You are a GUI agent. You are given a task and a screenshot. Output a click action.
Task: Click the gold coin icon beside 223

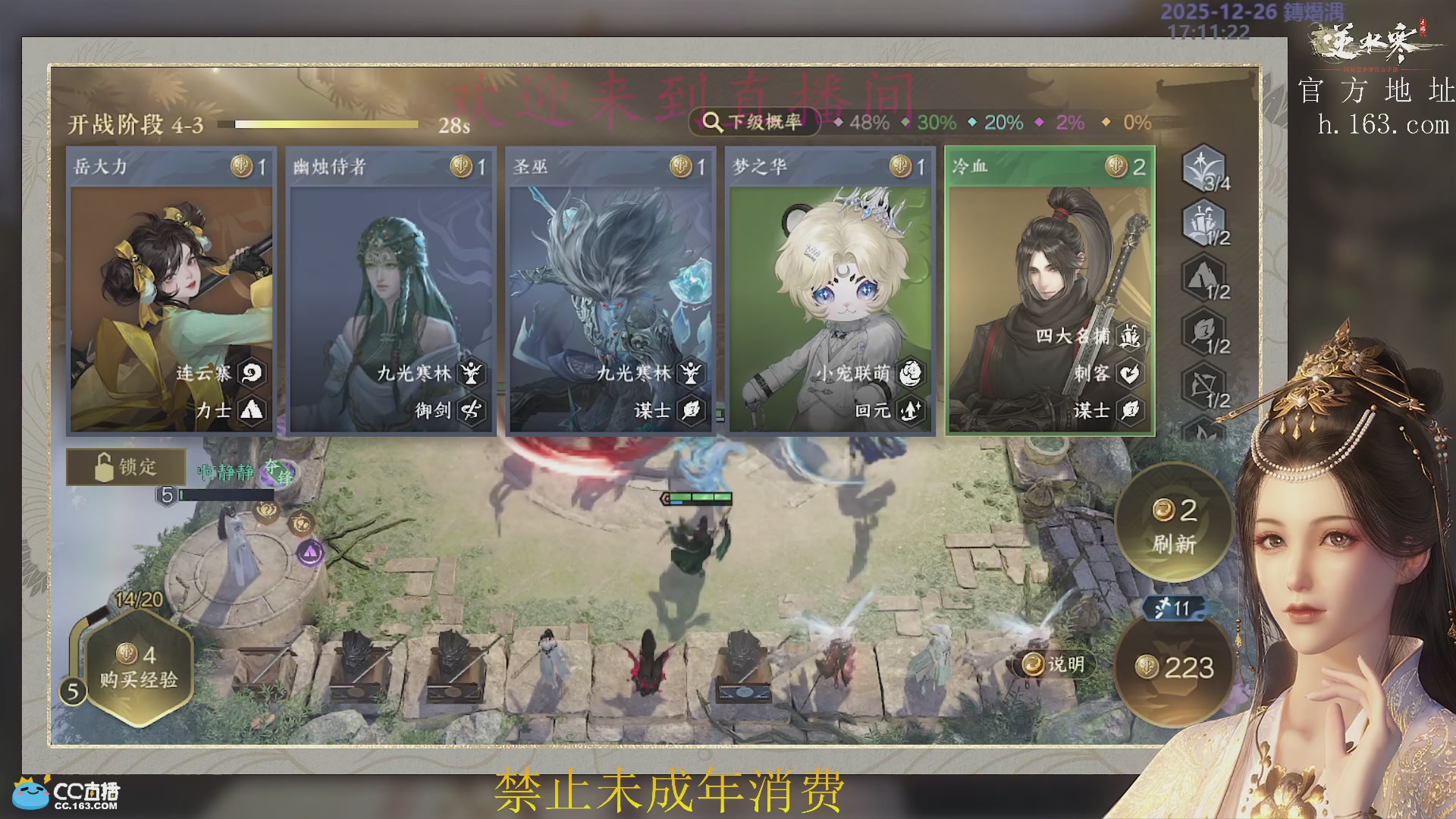[1147, 668]
